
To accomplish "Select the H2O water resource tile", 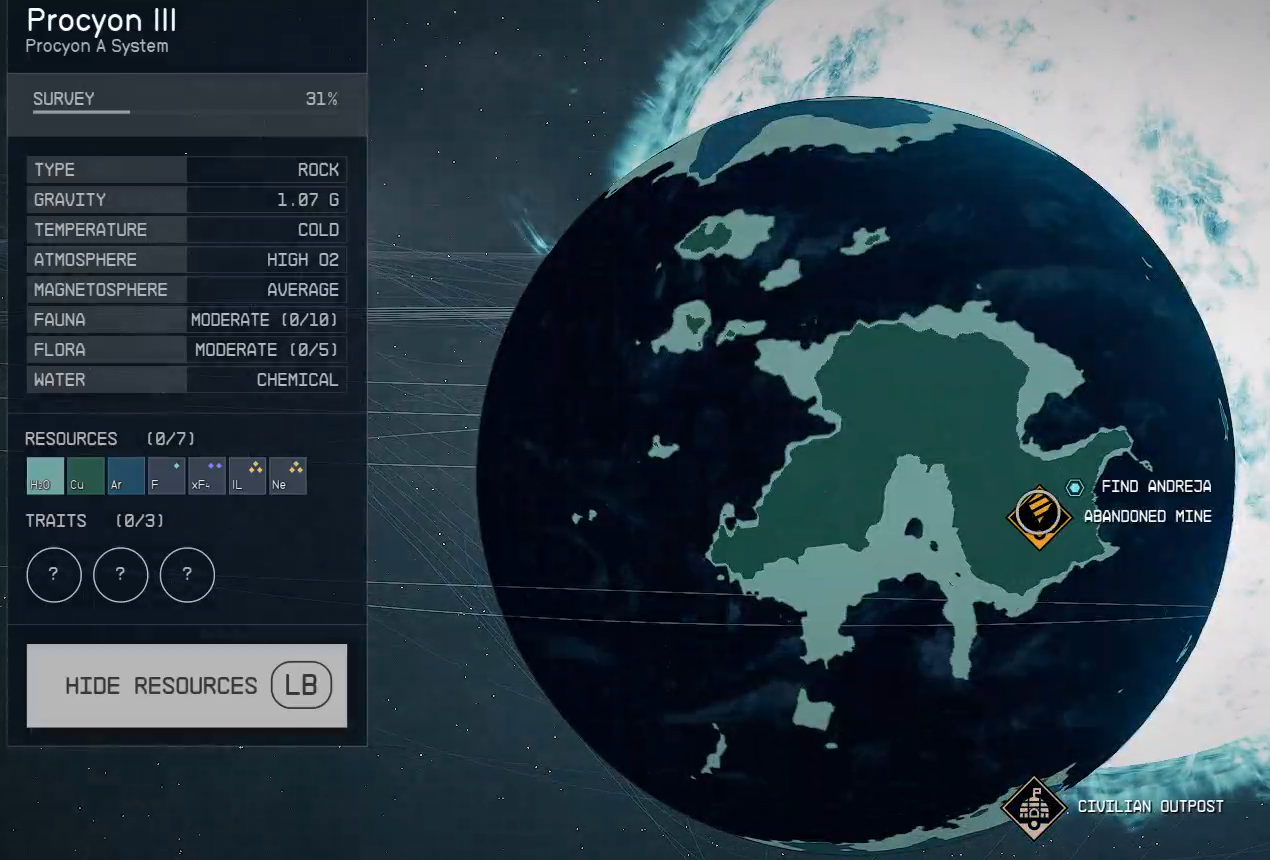I will coord(46,476).
